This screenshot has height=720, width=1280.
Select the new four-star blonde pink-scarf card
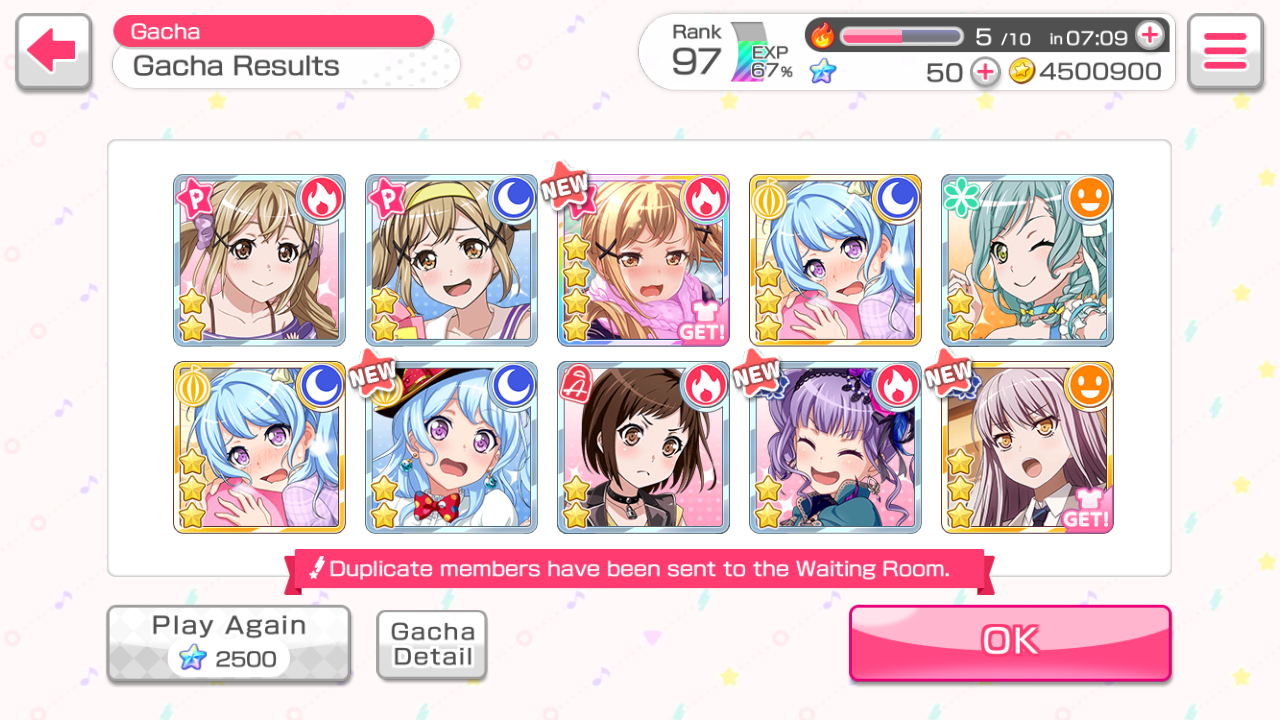point(643,260)
